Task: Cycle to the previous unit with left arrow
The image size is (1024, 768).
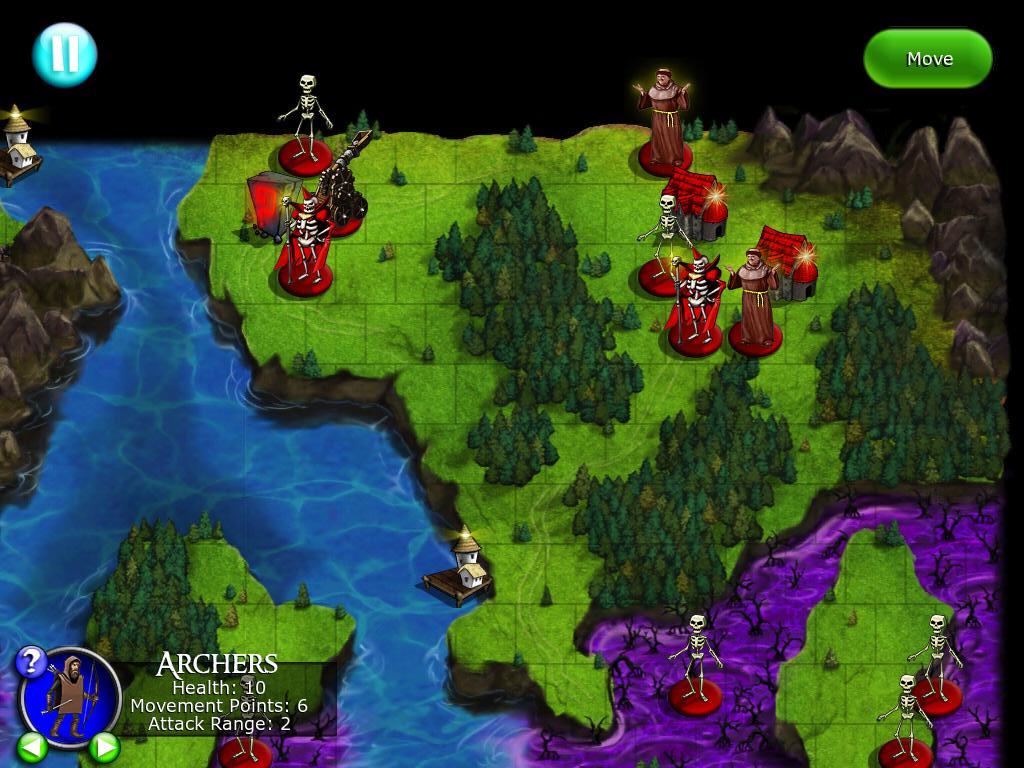Action: coord(32,746)
